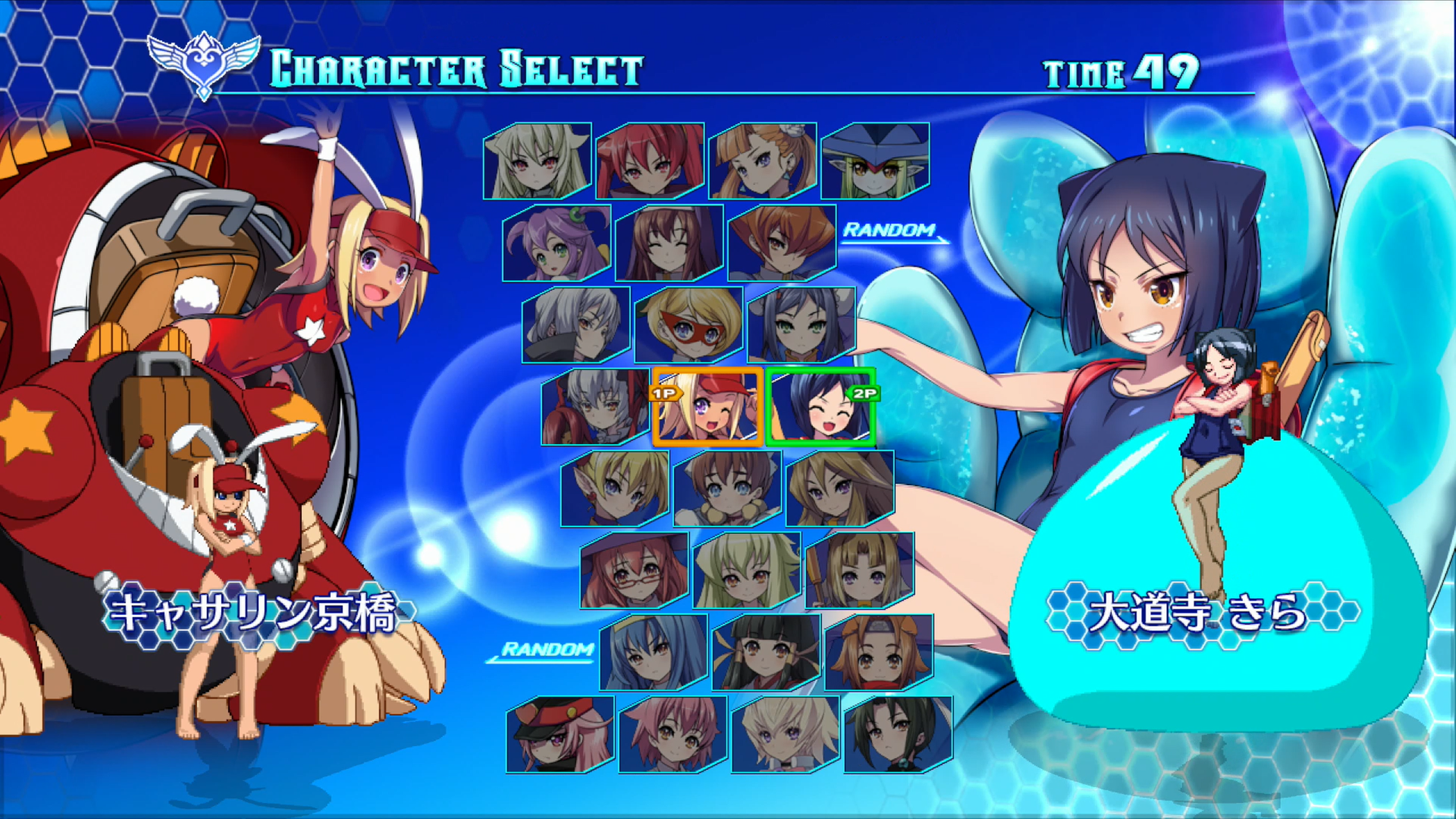This screenshot has width=1456, height=819.
Task: Select the blue witch hat elf portrait
Action: click(875, 161)
